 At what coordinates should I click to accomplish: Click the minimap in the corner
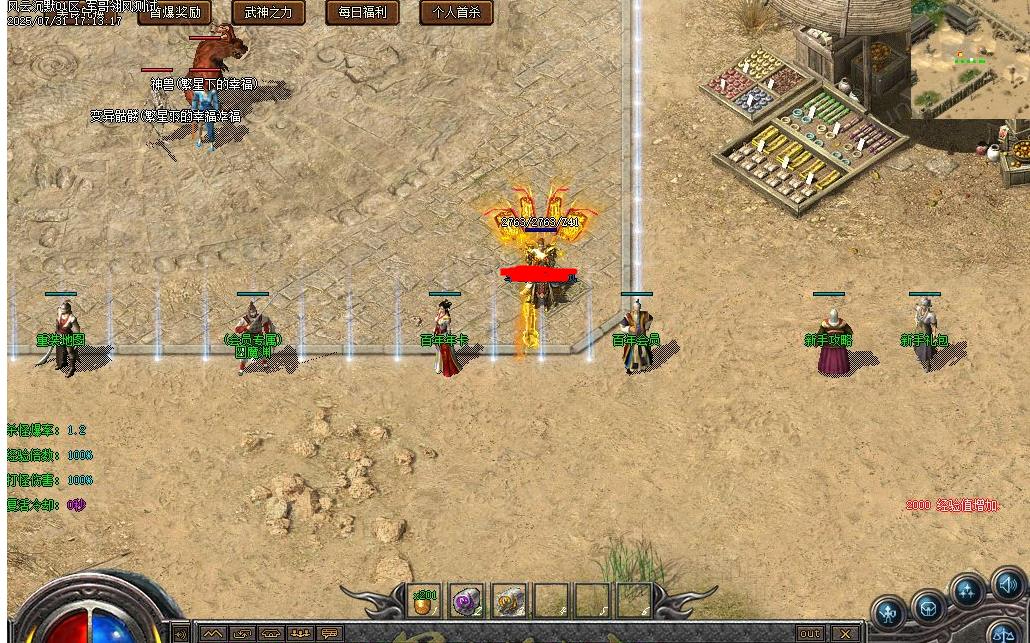coord(969,60)
